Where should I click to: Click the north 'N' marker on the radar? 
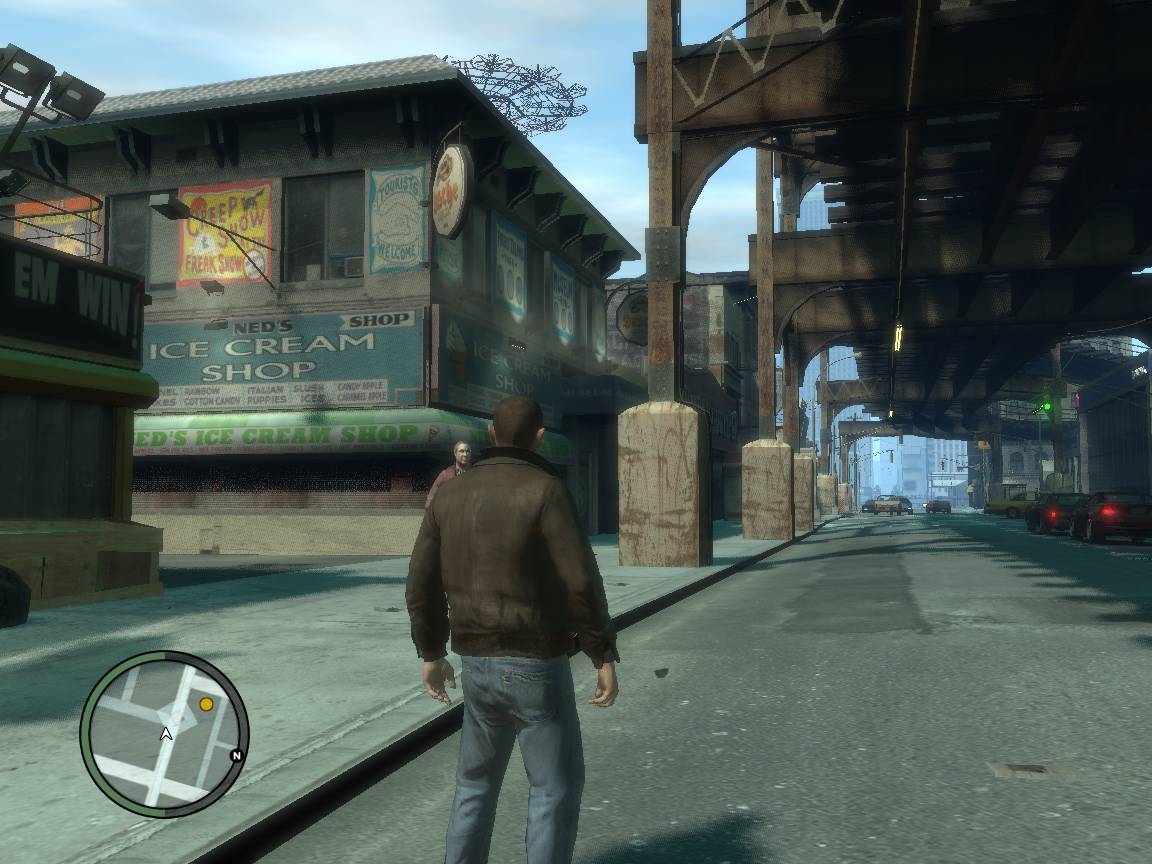pyautogui.click(x=236, y=755)
